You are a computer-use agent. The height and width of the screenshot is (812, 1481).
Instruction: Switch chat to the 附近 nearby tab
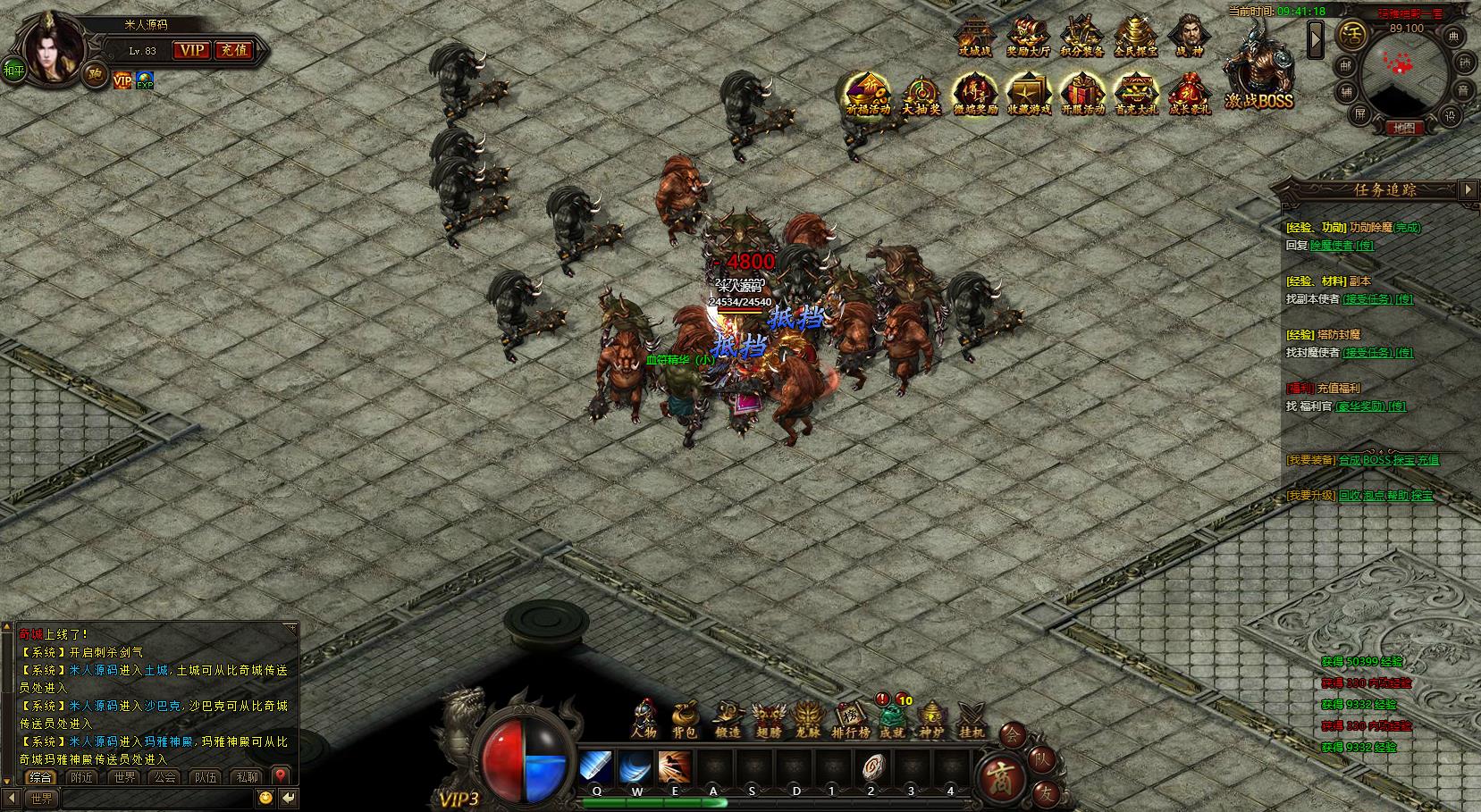click(82, 777)
